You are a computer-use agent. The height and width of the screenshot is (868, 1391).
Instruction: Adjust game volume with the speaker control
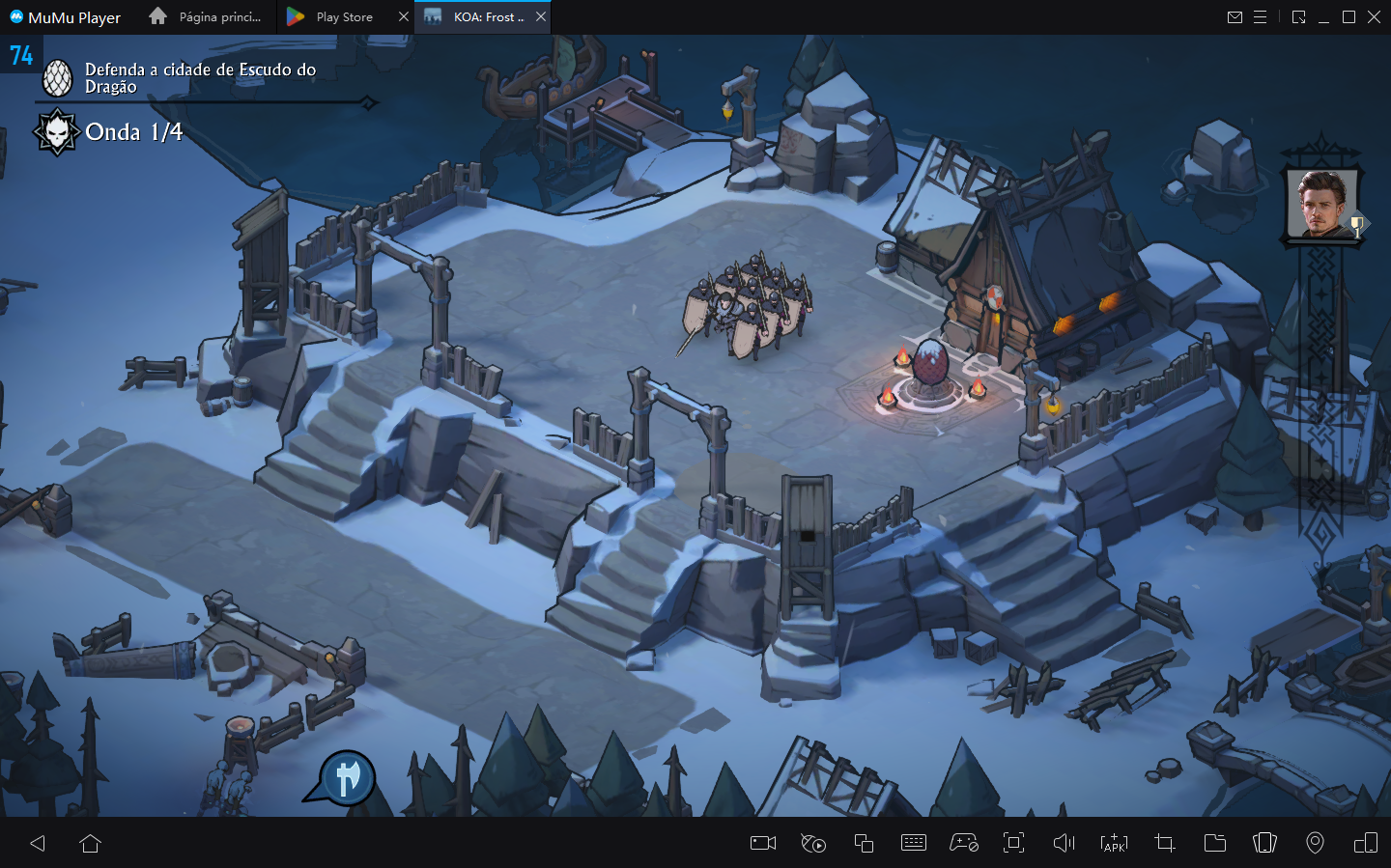[x=1064, y=843]
